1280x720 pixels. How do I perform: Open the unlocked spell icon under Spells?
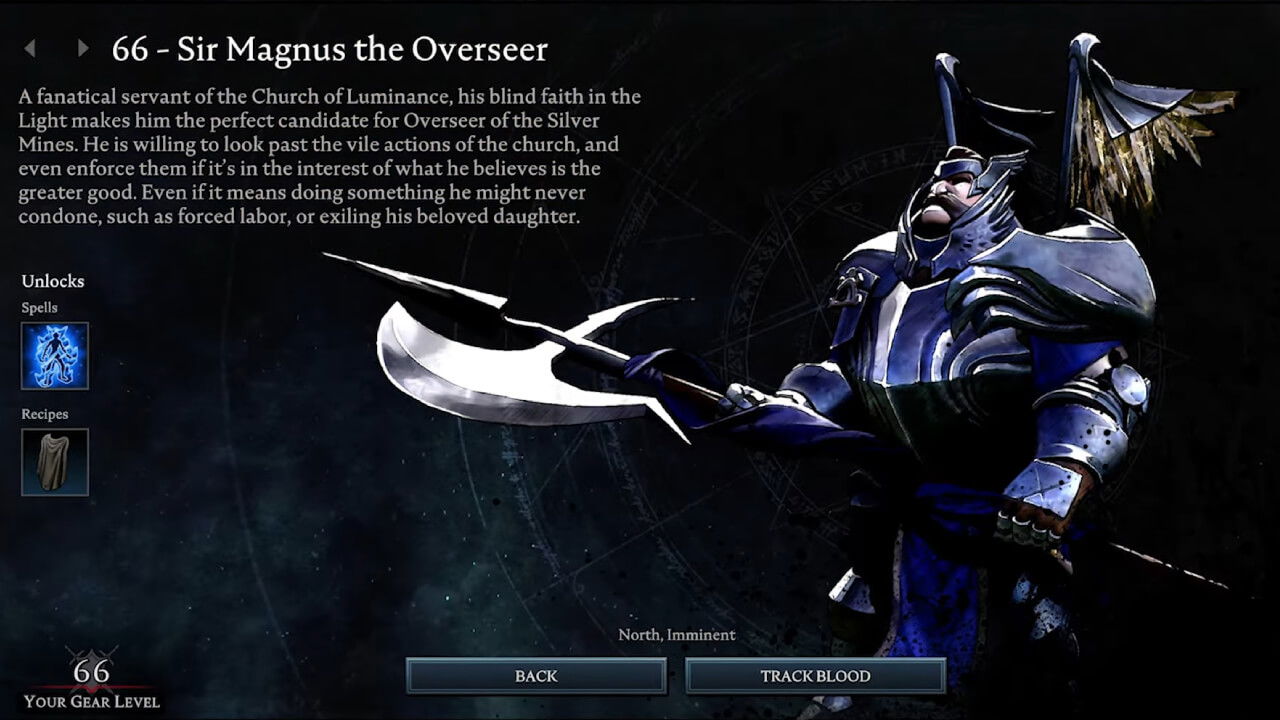click(54, 356)
